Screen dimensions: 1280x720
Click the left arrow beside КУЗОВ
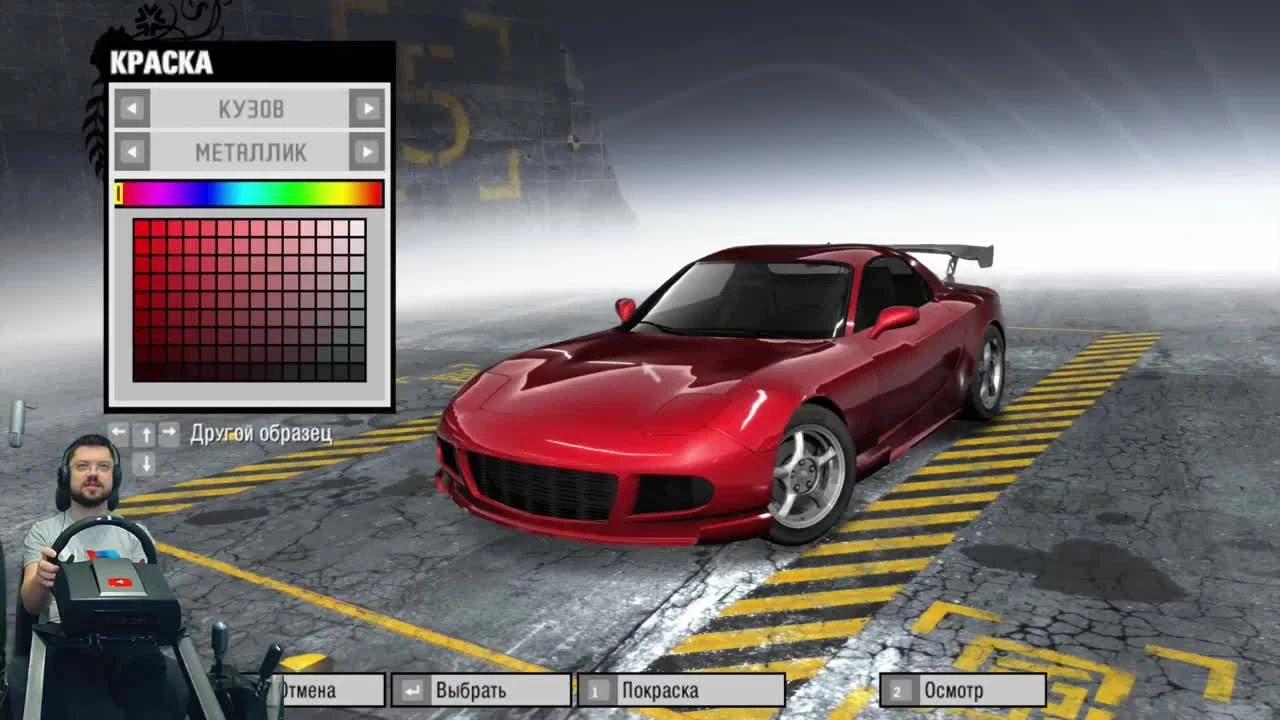130,108
